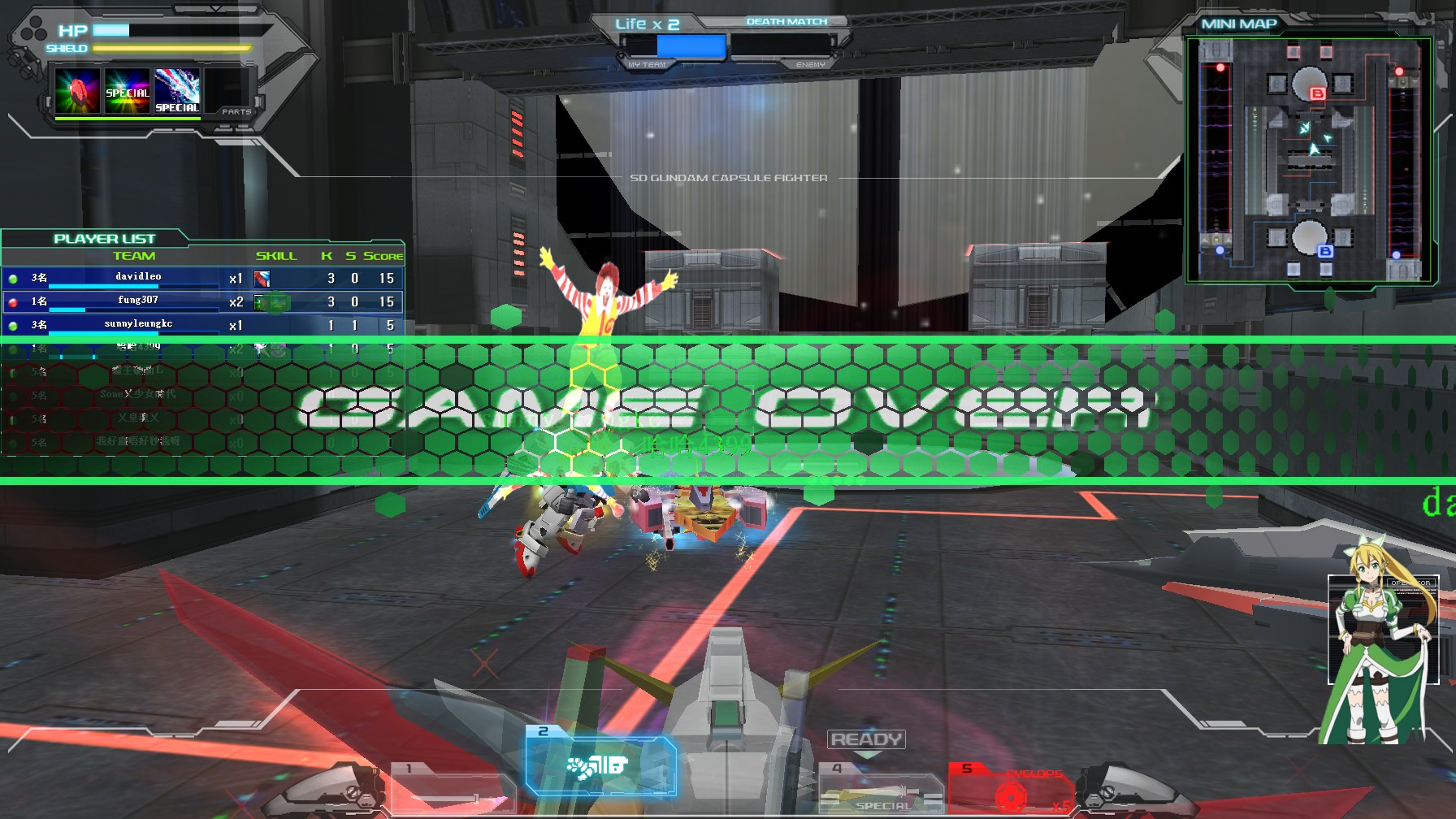Click the PLAYER LIST header

103,238
